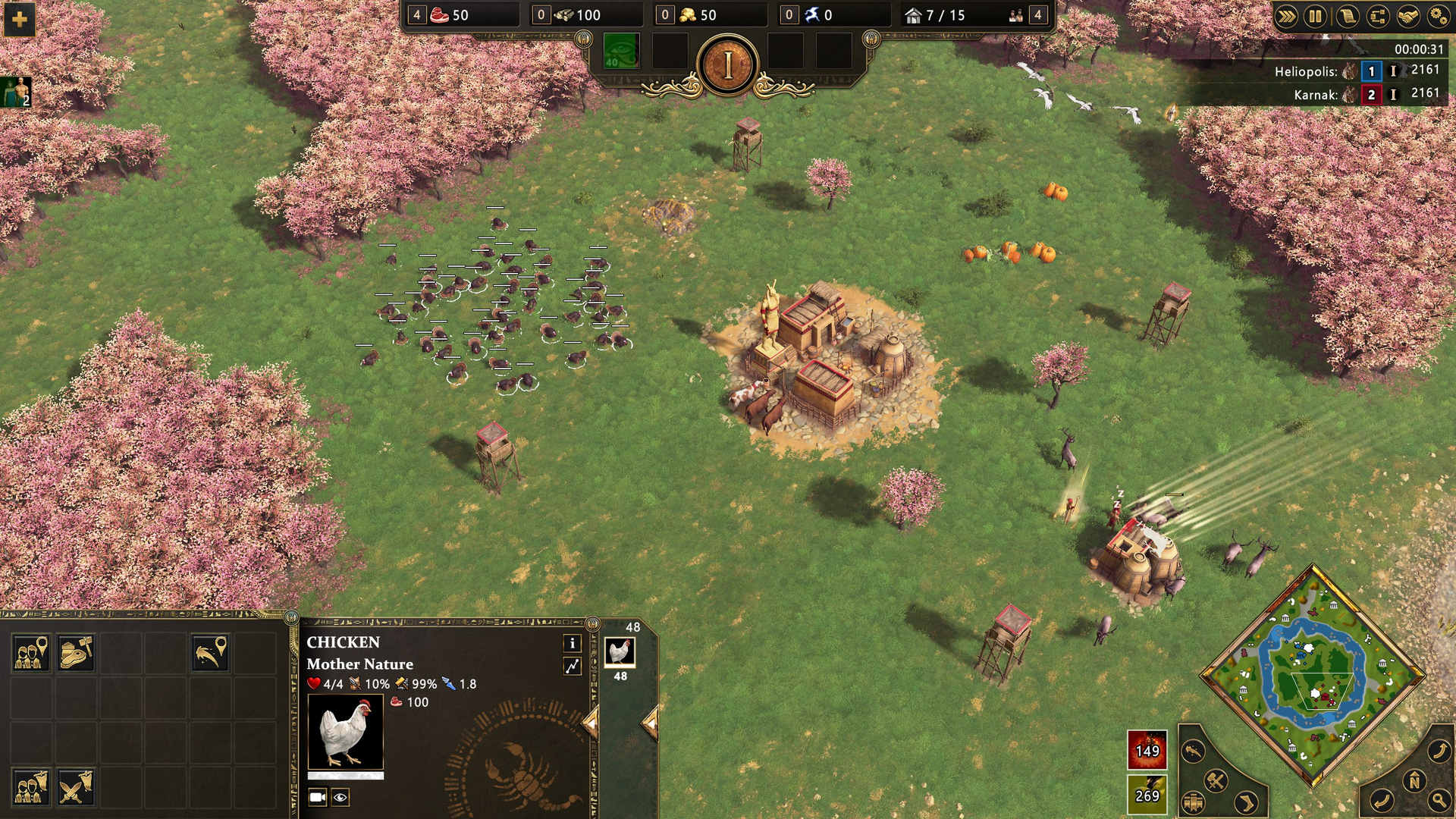Select the green Eye god power slot

pos(620,52)
